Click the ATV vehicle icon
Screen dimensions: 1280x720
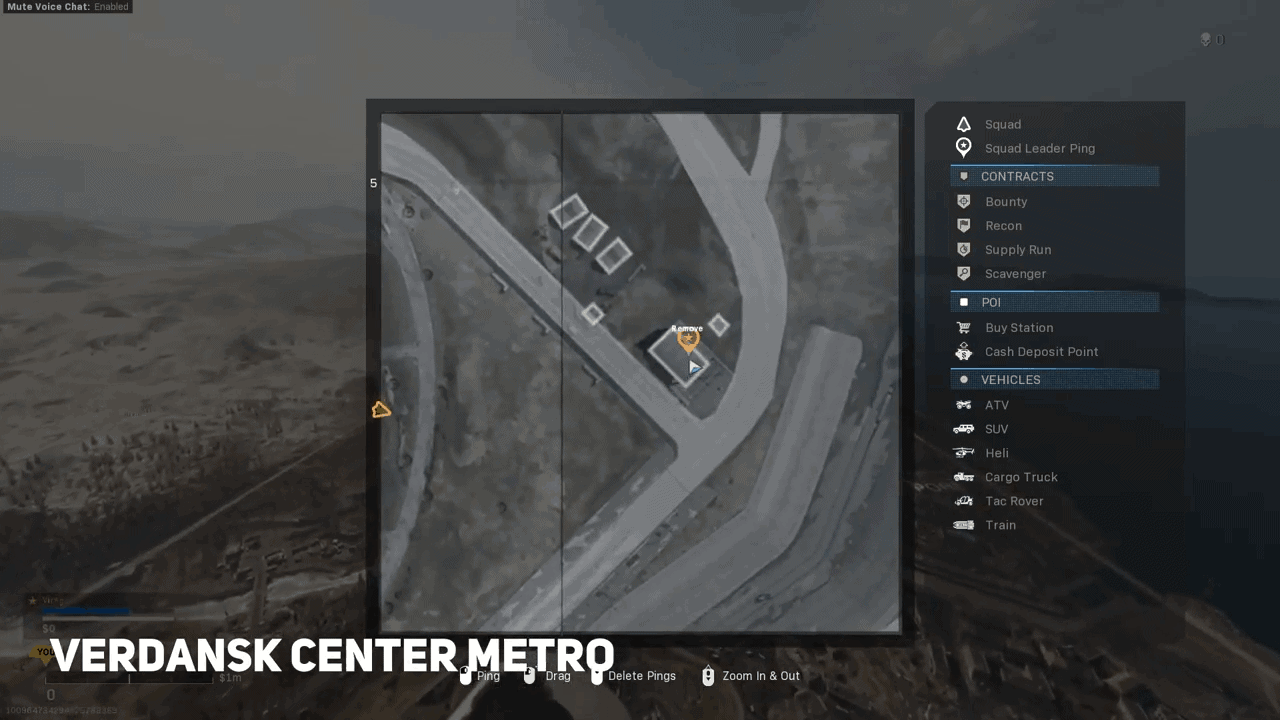click(963, 404)
